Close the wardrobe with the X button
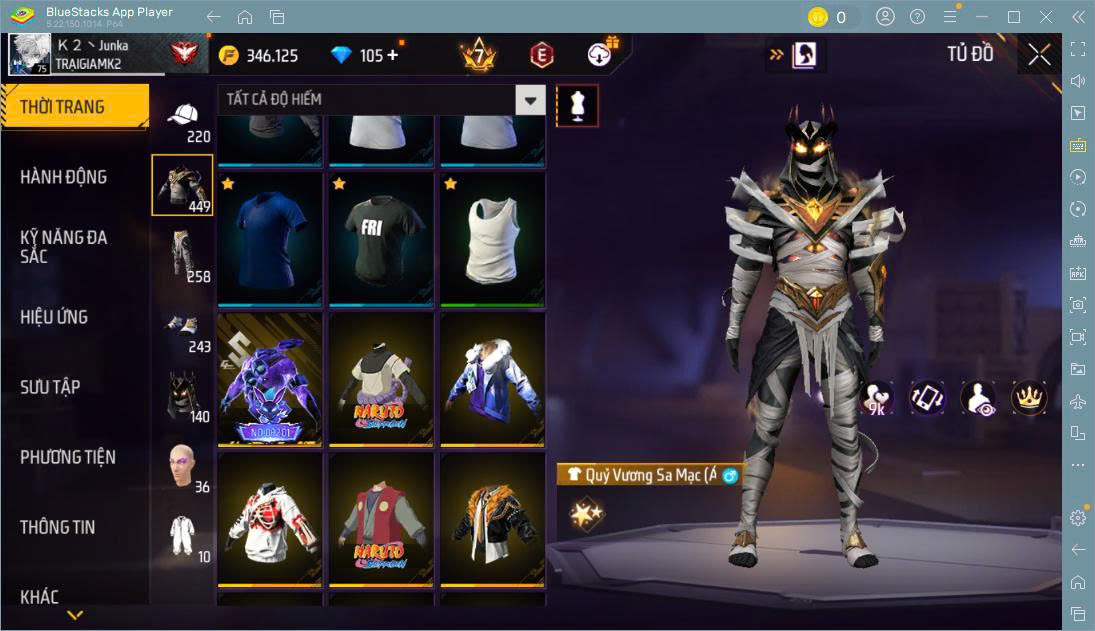The width and height of the screenshot is (1095, 631). (x=1039, y=55)
